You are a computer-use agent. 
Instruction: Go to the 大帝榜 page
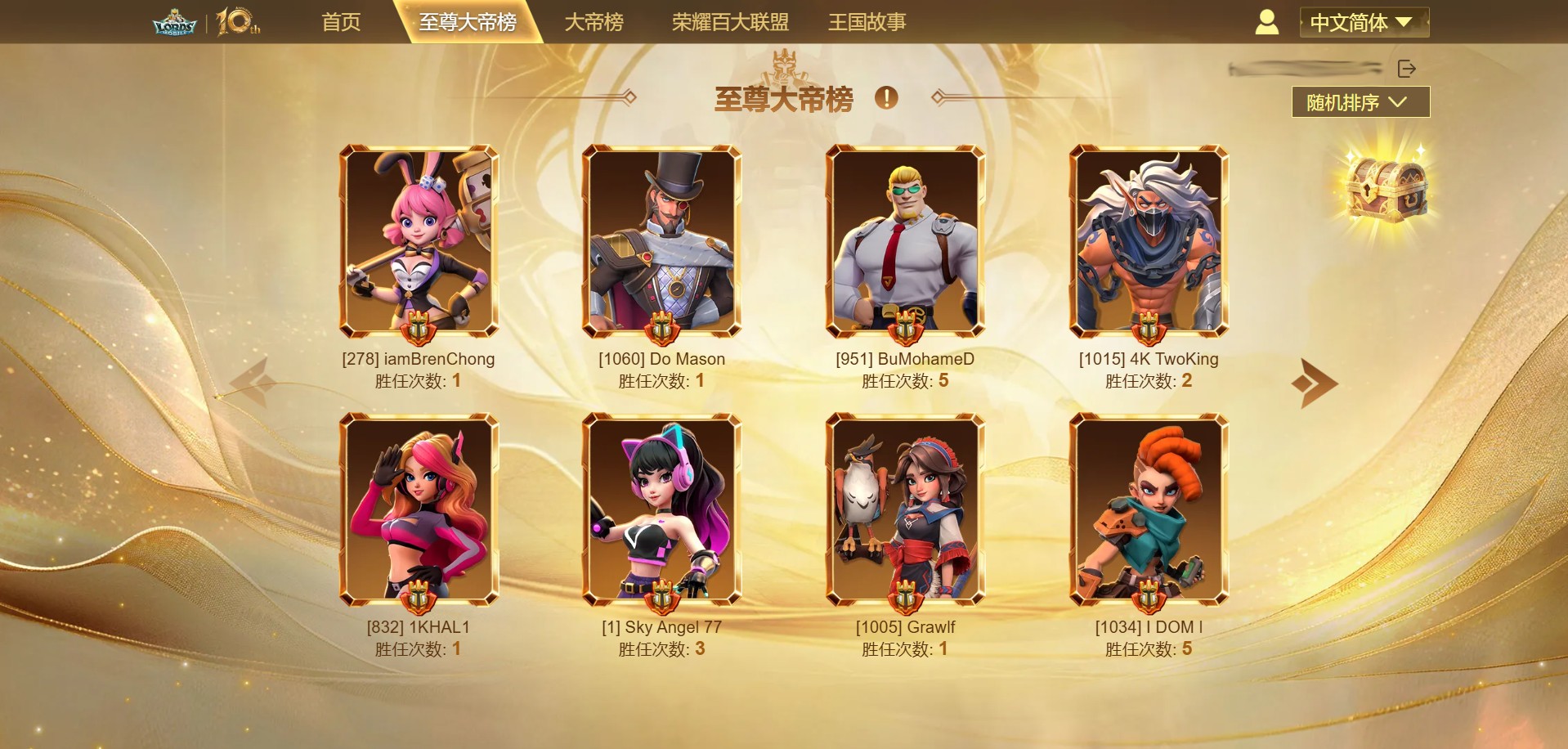[x=595, y=22]
